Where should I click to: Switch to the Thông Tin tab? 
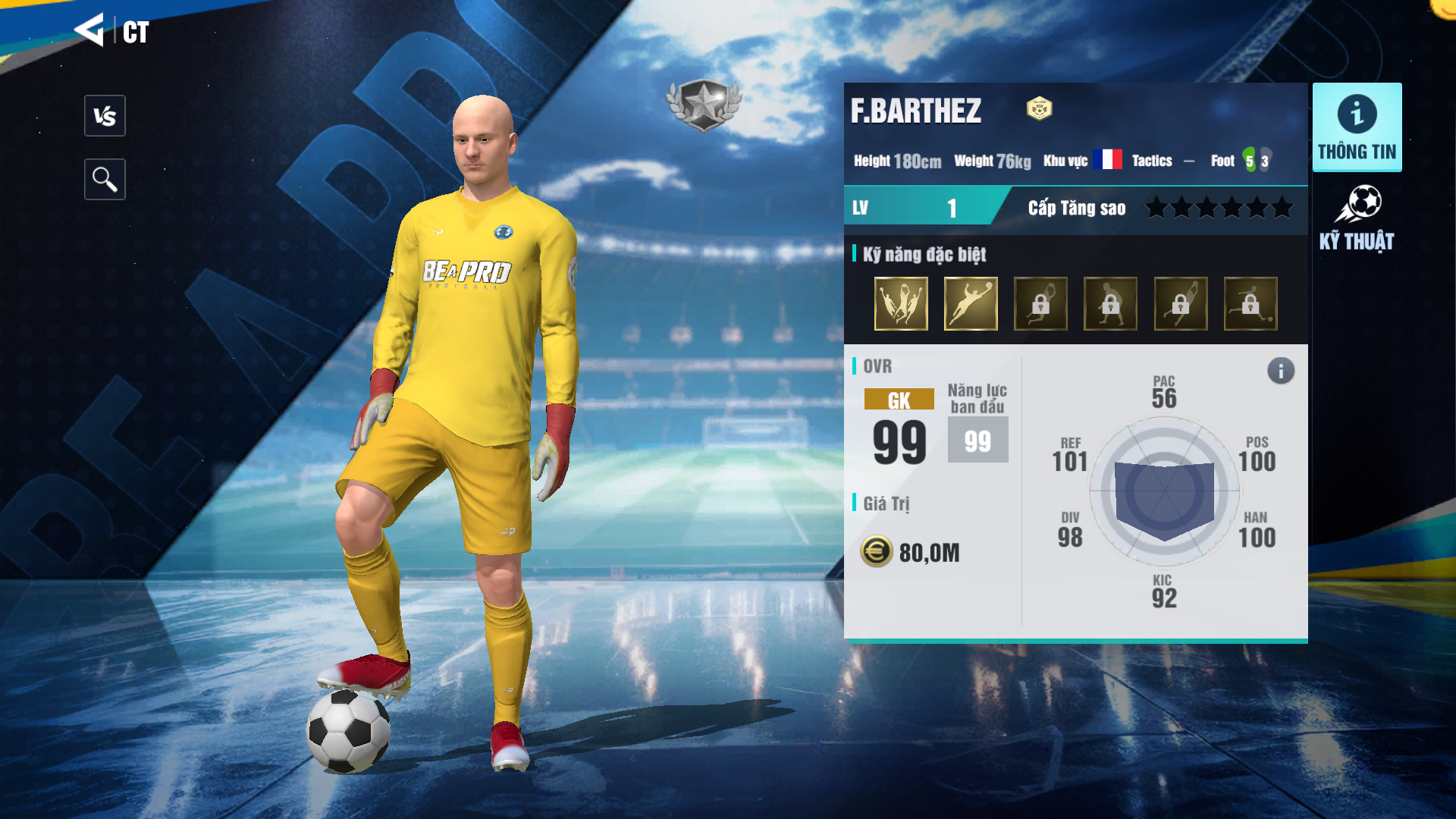click(x=1357, y=127)
